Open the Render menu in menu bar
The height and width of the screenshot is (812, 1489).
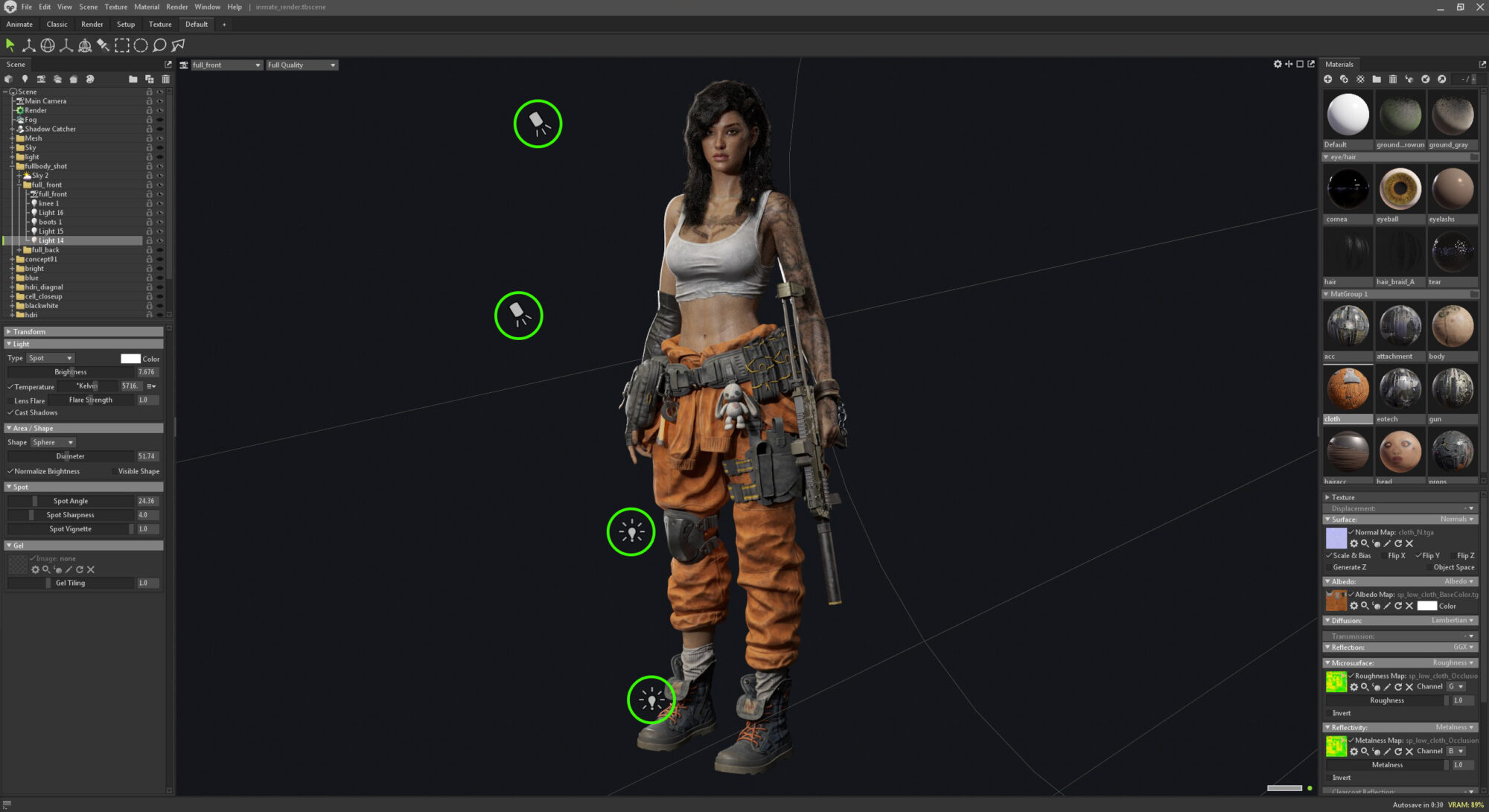(x=176, y=7)
